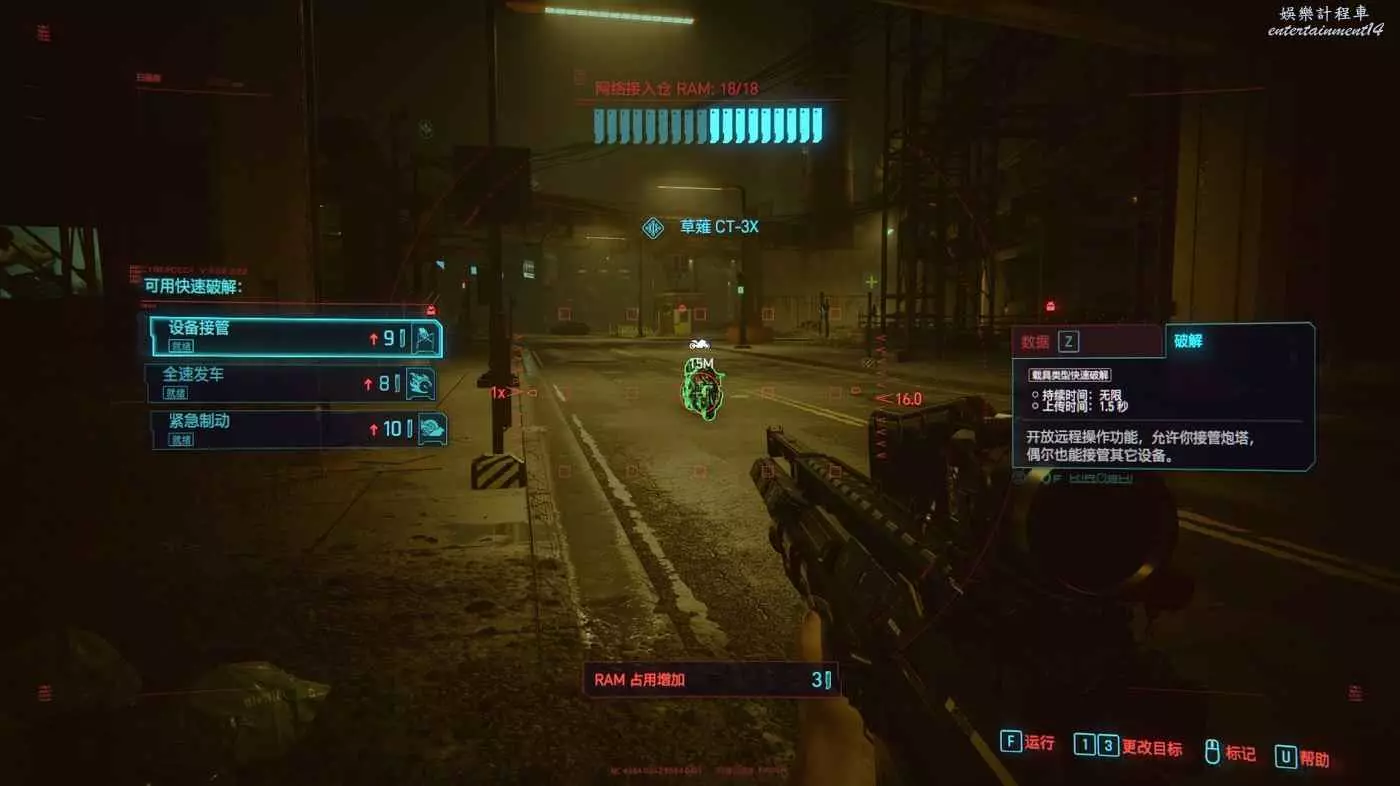Viewport: 1400px width, 786px height.
Task: Choose the 全速发车 quickhack
Action: (x=295, y=382)
